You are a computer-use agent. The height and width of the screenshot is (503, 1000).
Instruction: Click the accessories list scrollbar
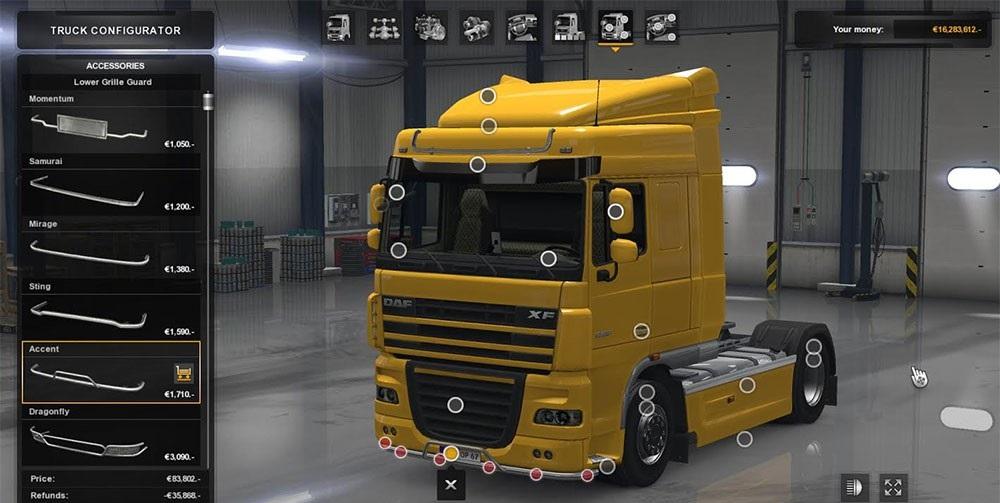tap(208, 102)
